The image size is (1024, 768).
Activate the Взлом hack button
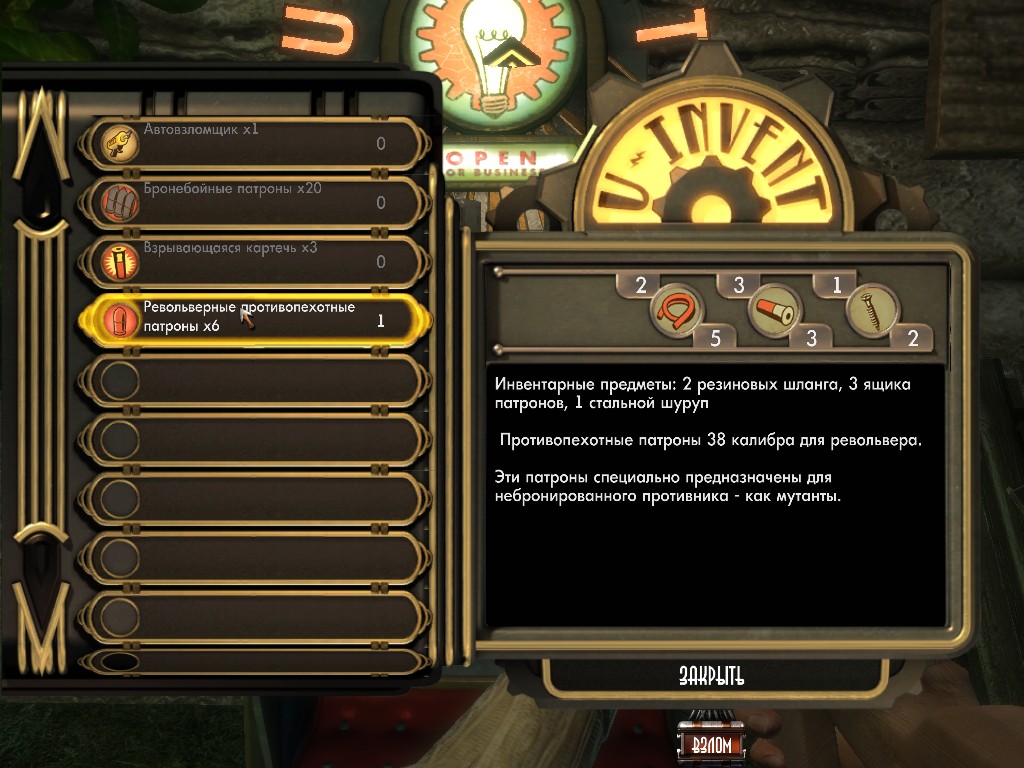point(711,745)
